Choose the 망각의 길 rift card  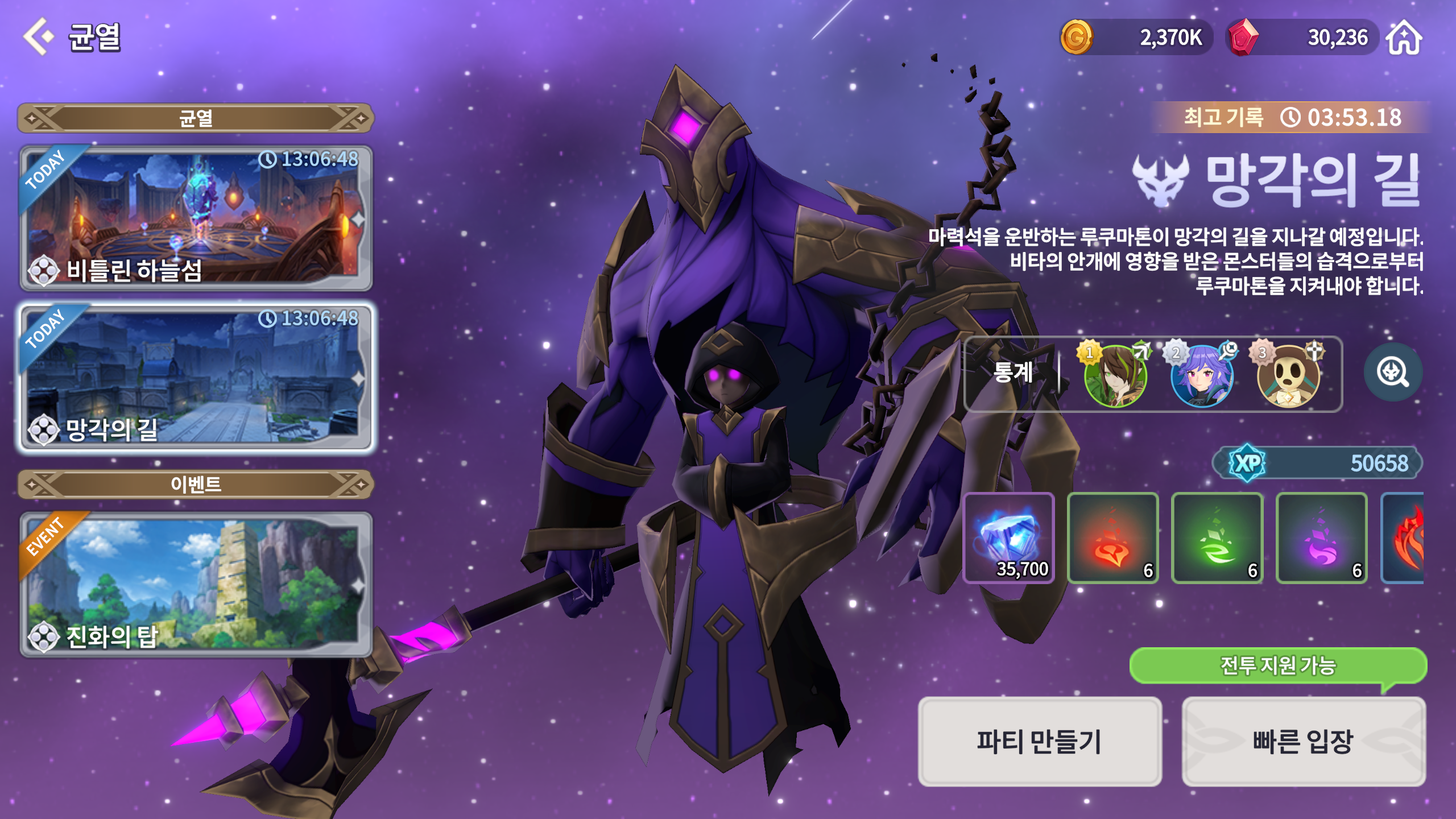[196, 378]
